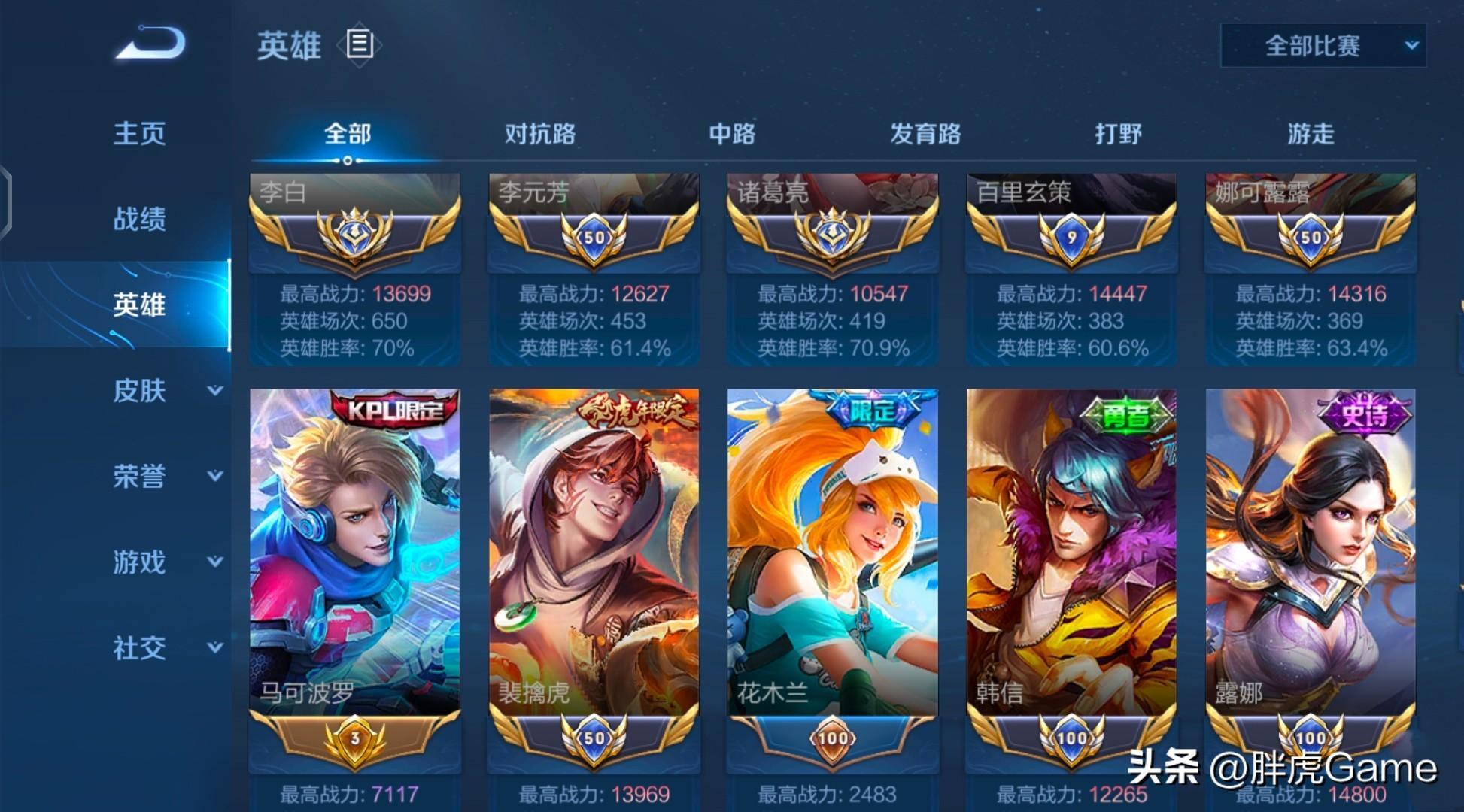Screen dimensions: 1464x812
Task: Select the 打野 jungle tab
Action: point(1118,135)
